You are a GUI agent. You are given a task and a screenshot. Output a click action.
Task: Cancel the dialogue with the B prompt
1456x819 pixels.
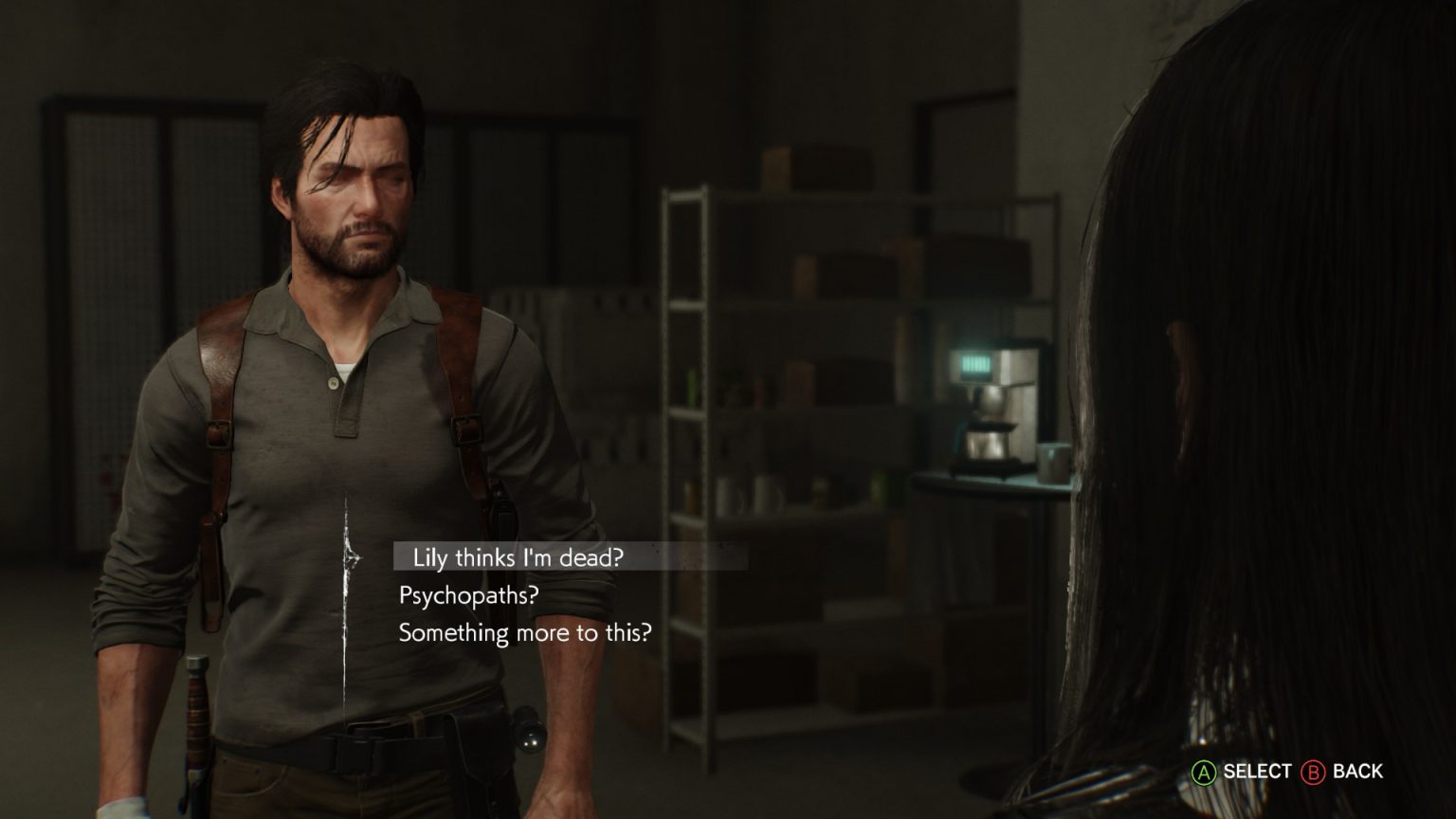(1315, 773)
